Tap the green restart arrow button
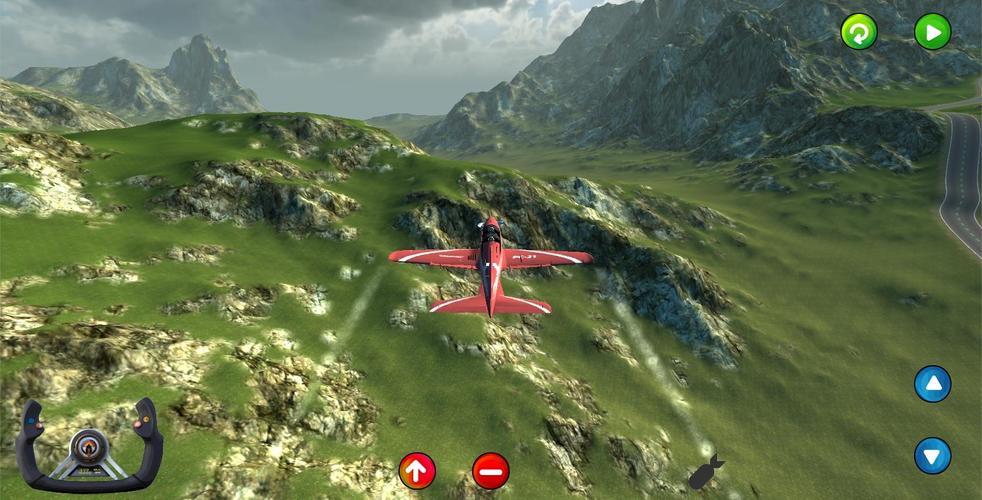Screen dimensions: 982x500 858,31
